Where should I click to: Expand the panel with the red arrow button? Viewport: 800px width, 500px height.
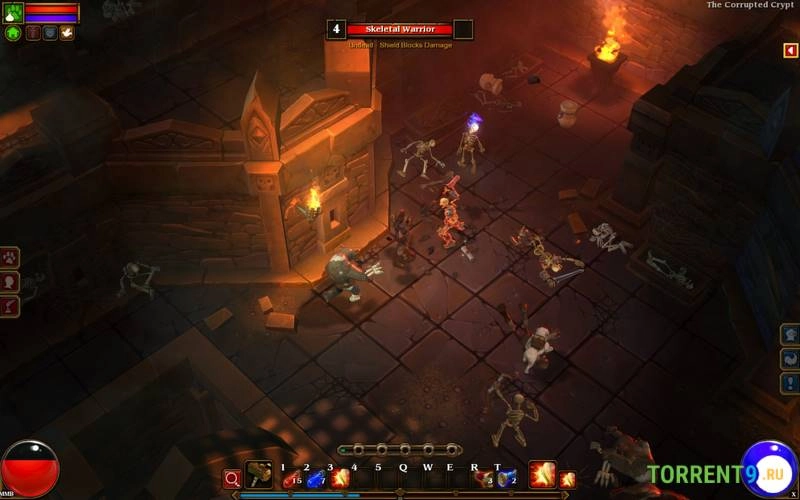[790, 50]
